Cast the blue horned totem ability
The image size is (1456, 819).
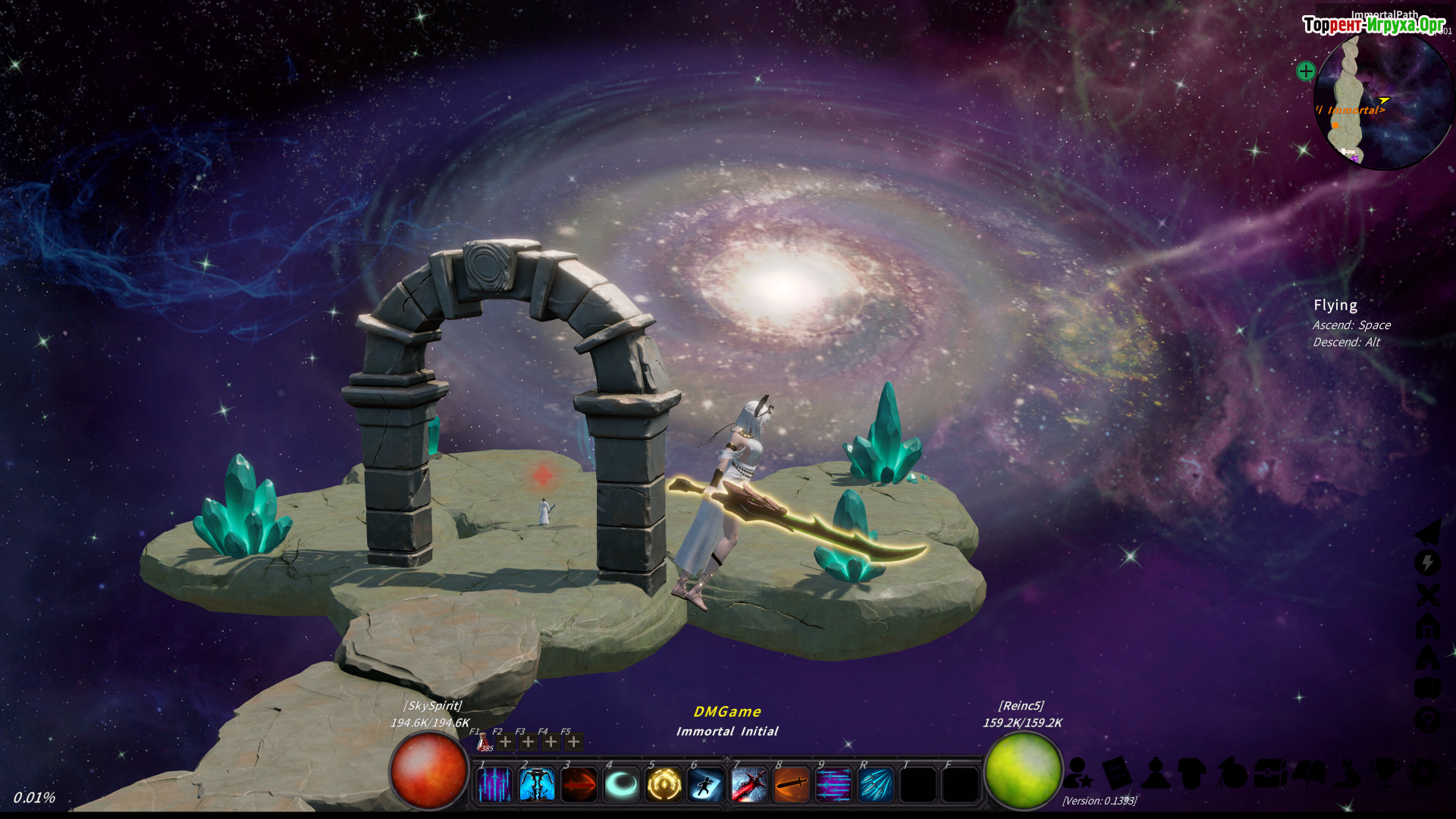(537, 785)
